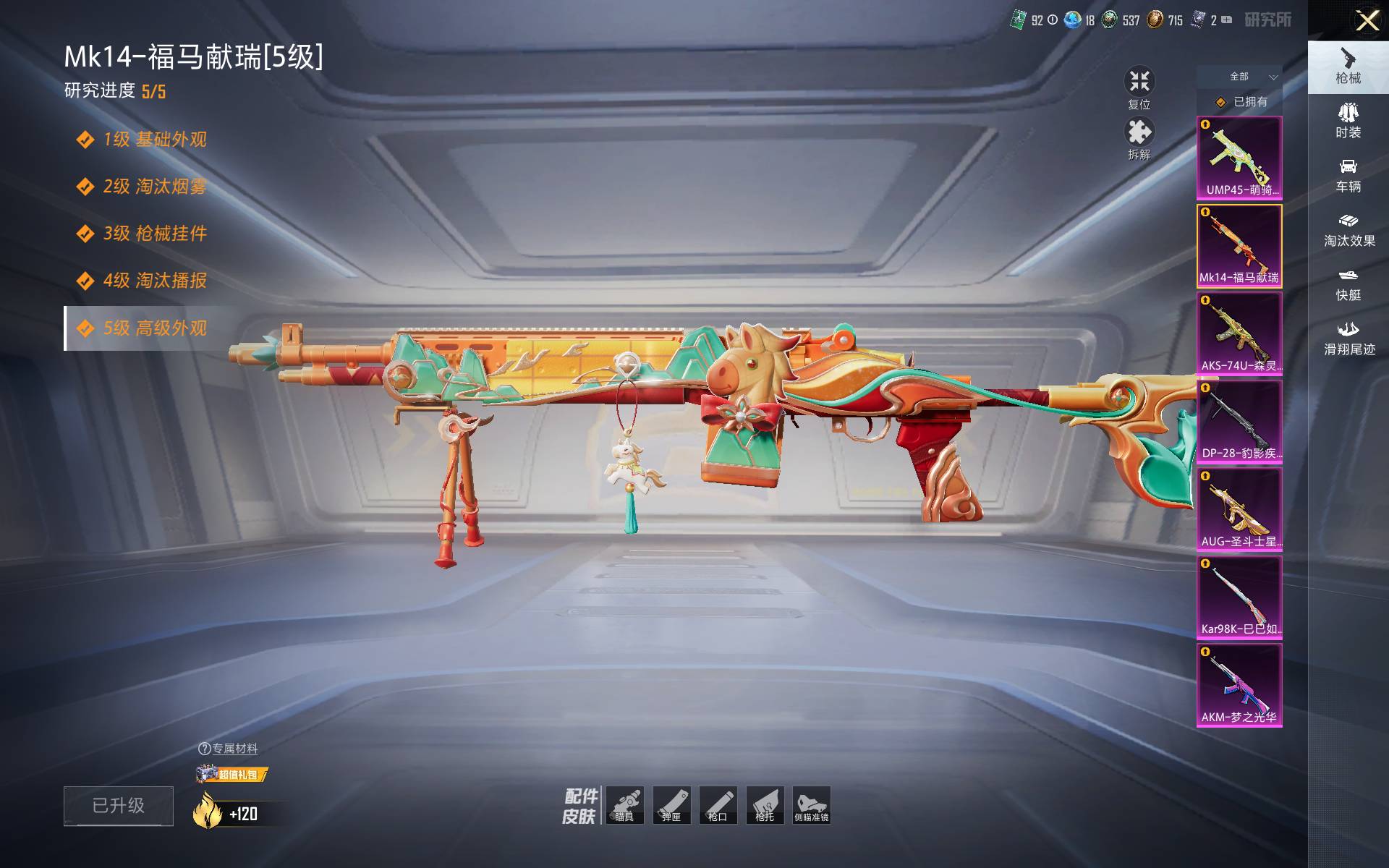Open the 淘汰效果 elimination effects tab
Viewport: 1389px width, 868px height.
[x=1348, y=229]
